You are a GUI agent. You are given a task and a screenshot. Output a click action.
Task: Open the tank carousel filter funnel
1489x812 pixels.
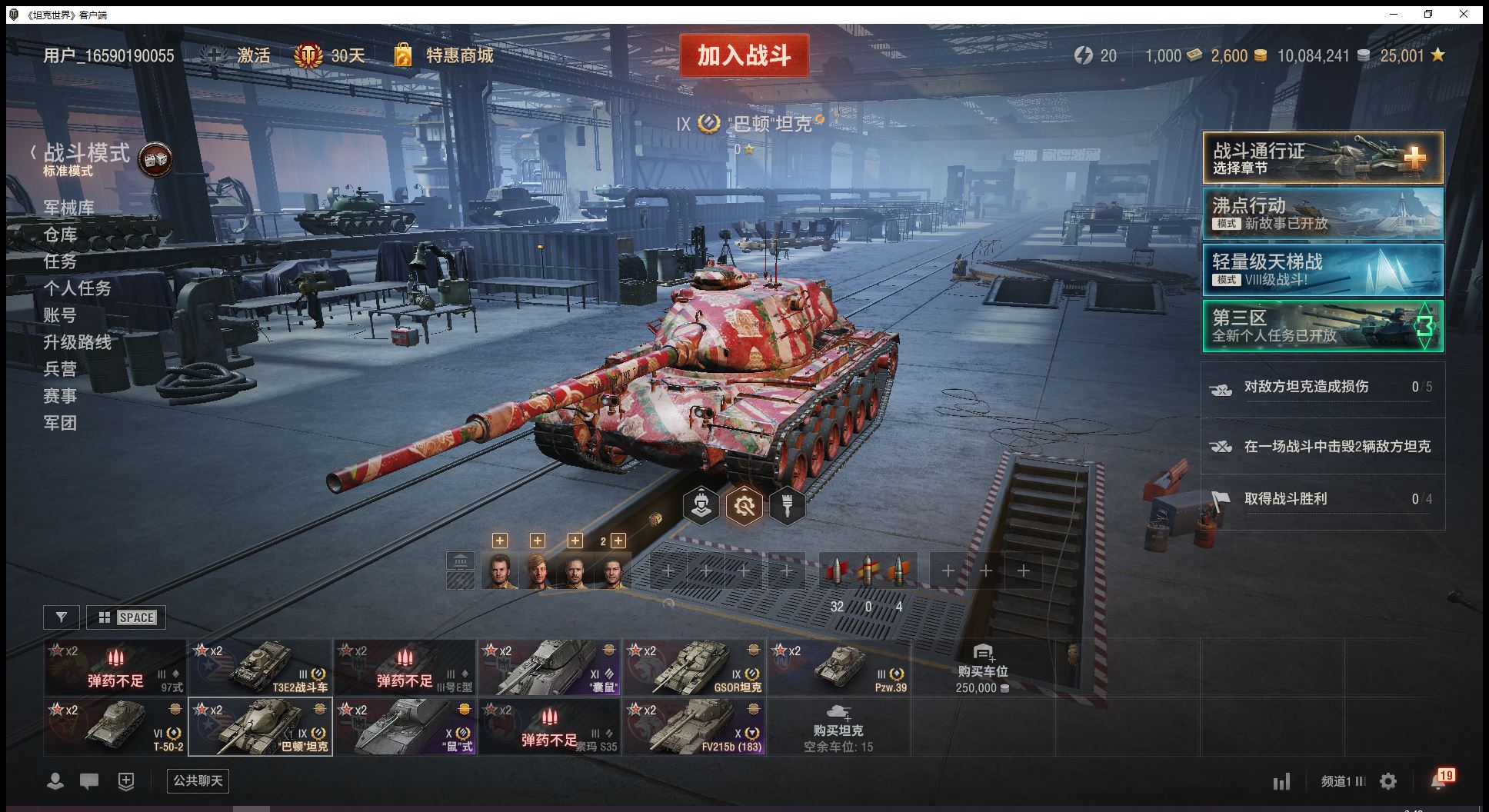(x=62, y=617)
